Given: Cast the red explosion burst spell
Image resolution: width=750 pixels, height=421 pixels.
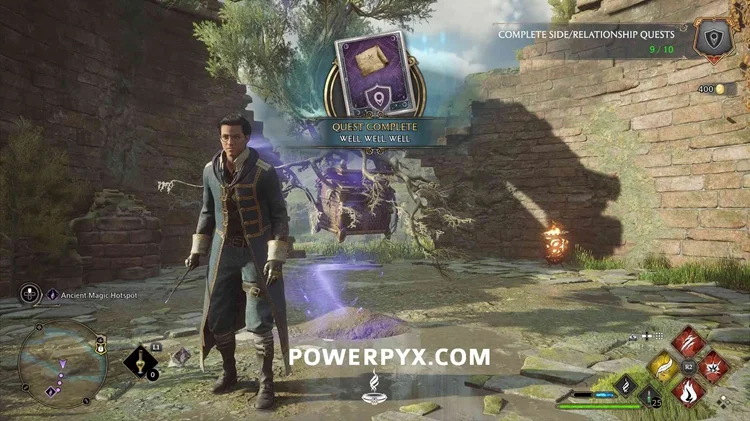Looking at the screenshot, I should pos(713,367).
